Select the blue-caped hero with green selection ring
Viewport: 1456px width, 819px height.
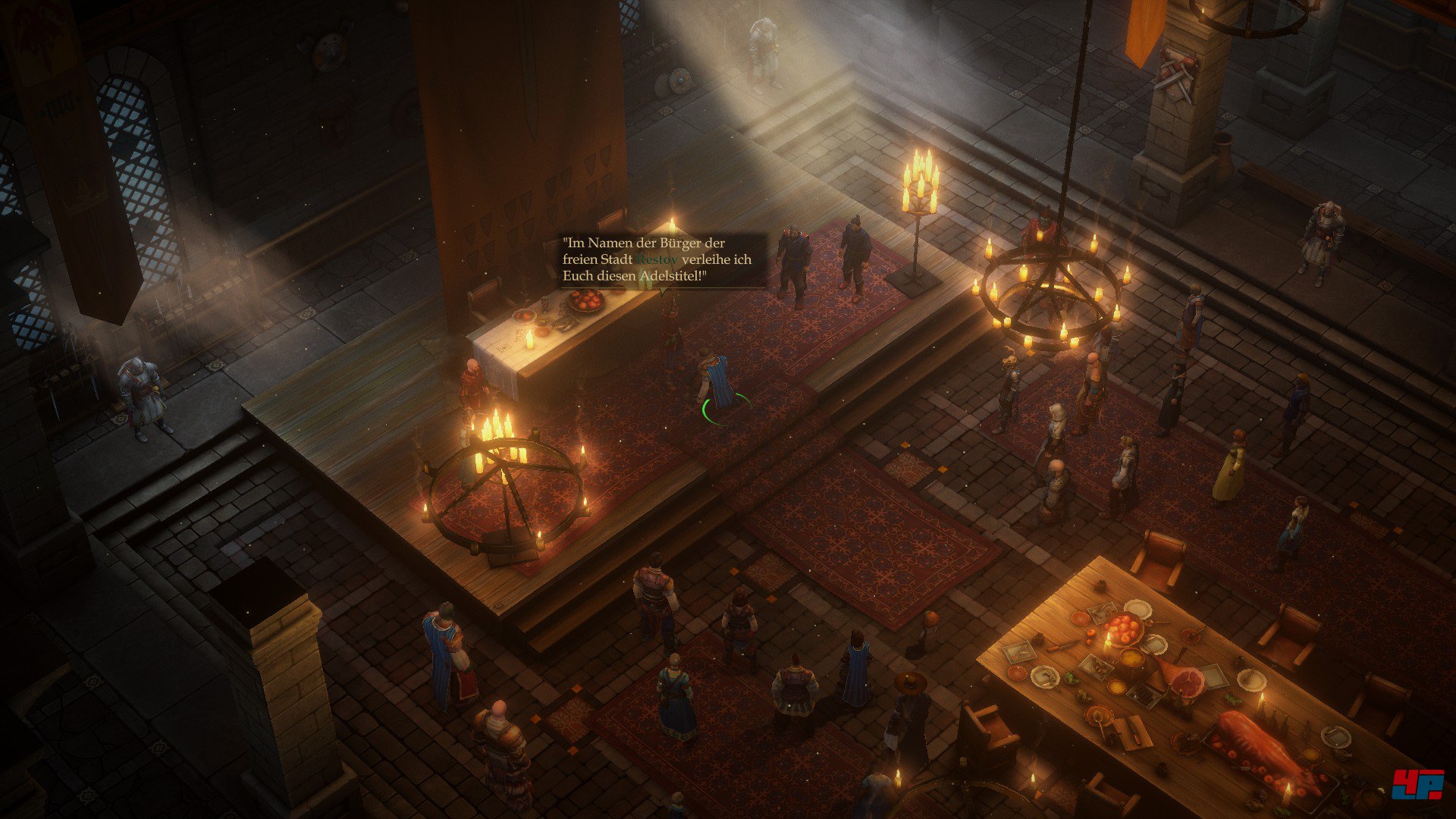717,381
